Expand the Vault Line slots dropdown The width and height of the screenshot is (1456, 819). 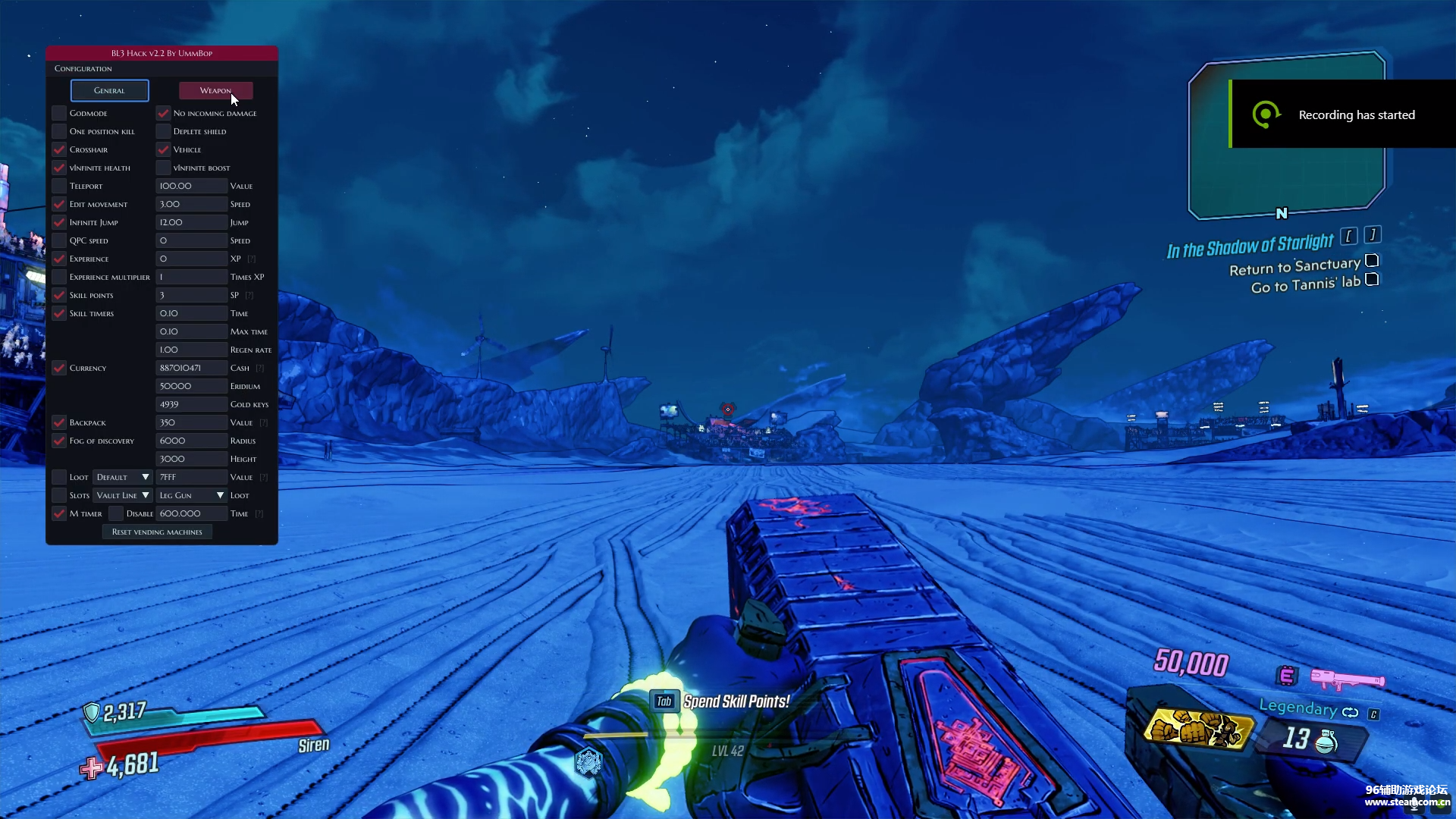click(x=122, y=495)
